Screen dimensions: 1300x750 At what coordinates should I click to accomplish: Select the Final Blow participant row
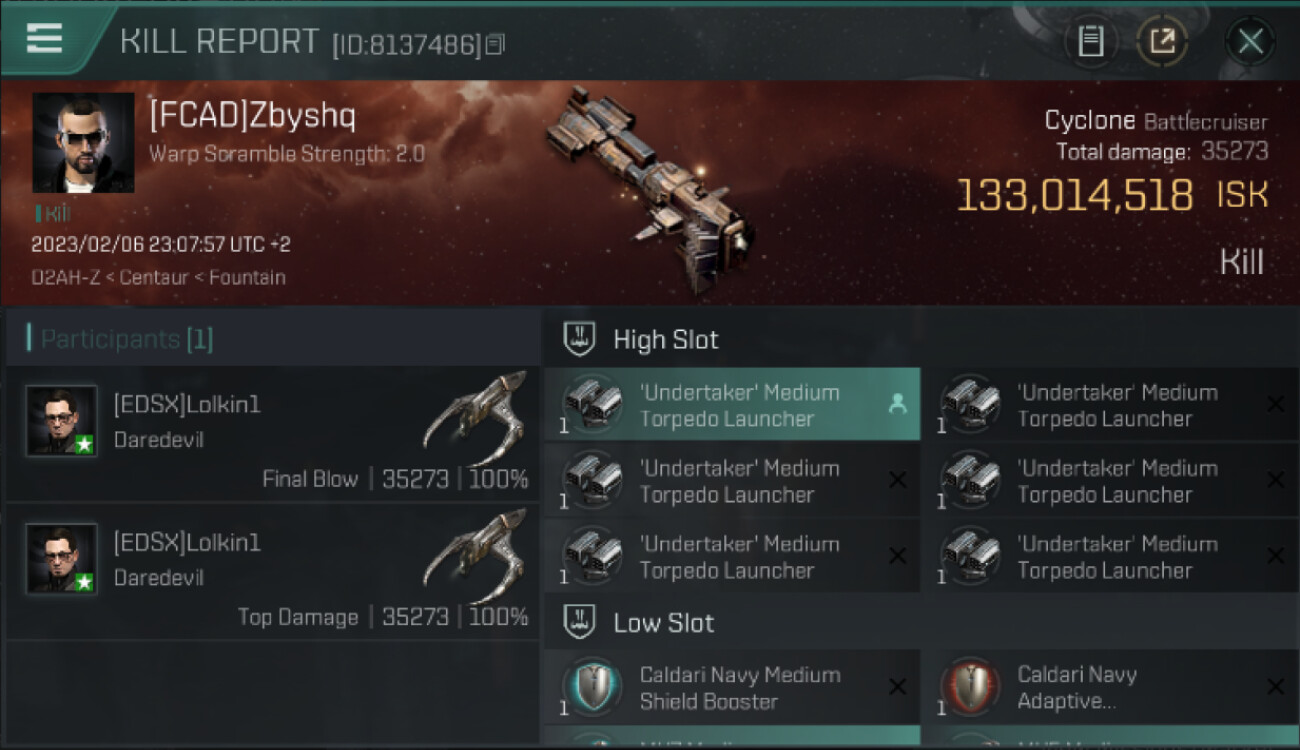[x=272, y=434]
